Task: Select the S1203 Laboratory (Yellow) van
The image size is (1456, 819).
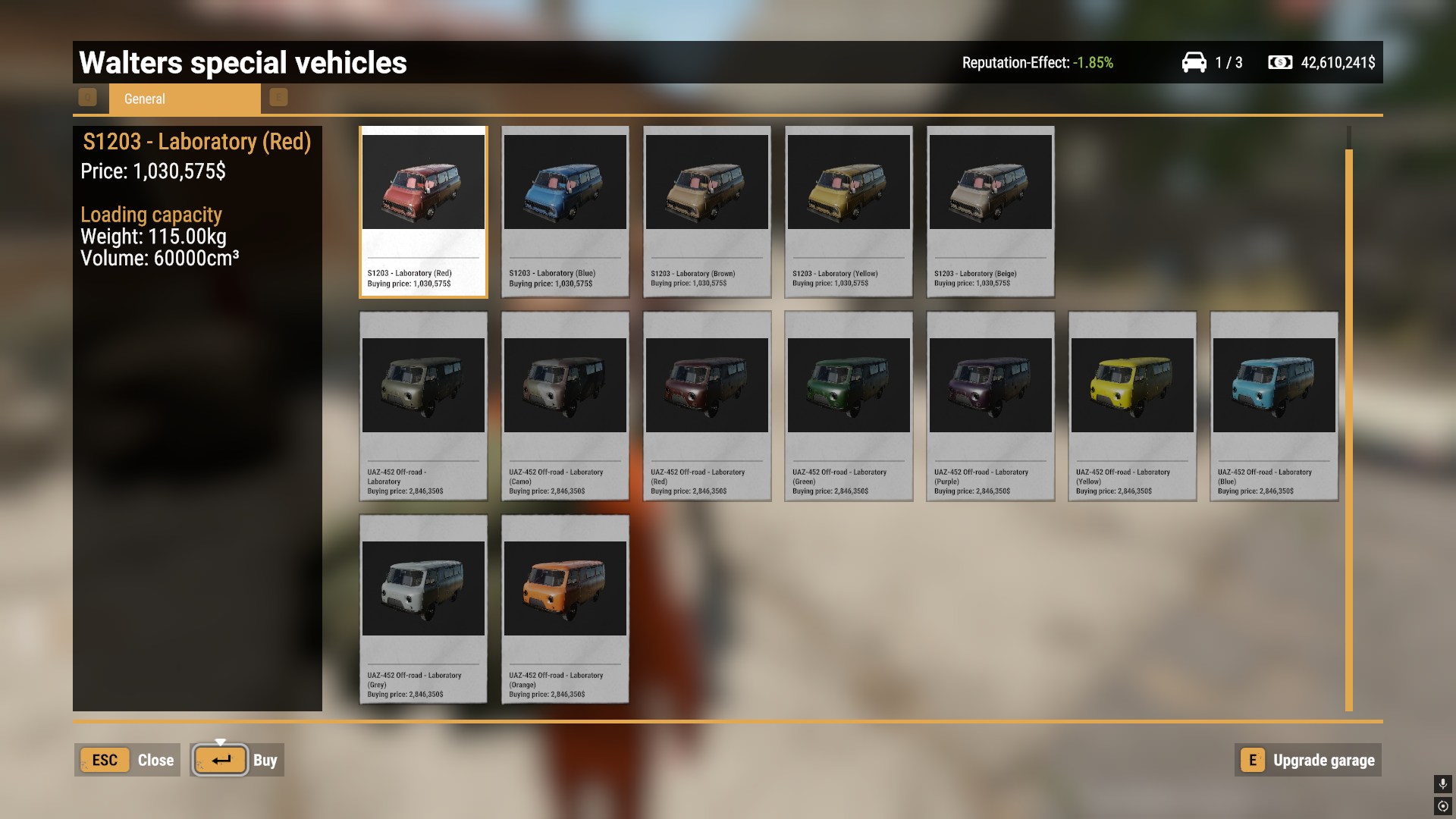Action: click(x=849, y=212)
